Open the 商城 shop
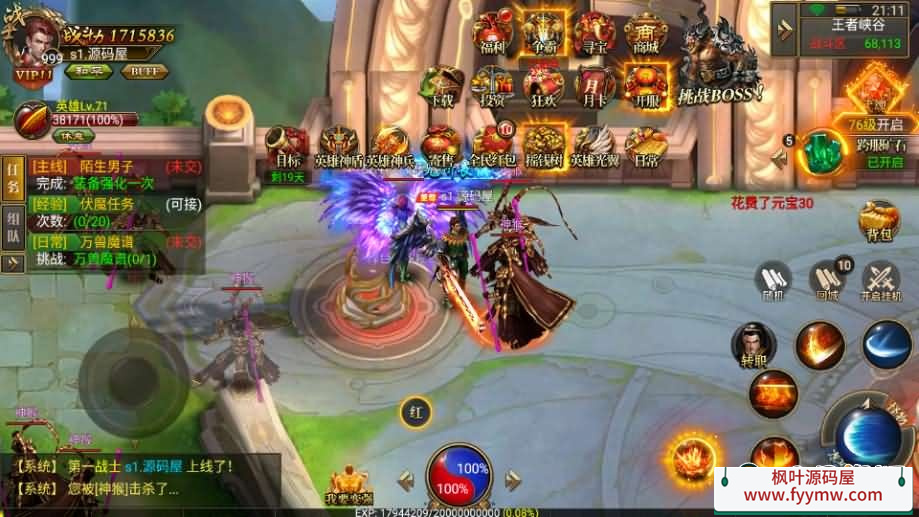The image size is (919, 517). tap(645, 33)
